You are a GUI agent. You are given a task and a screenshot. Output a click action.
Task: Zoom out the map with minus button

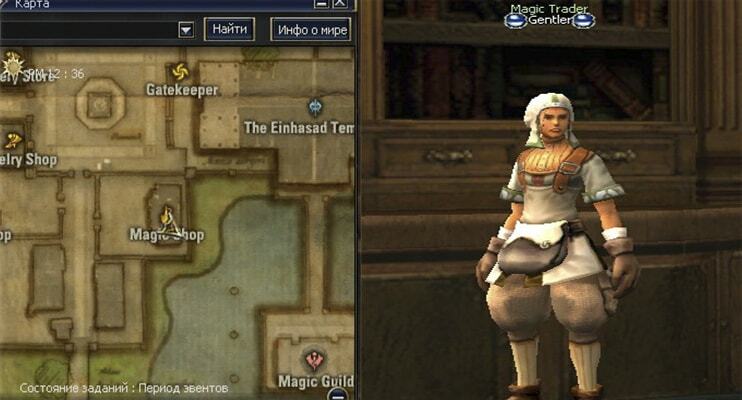point(339,393)
